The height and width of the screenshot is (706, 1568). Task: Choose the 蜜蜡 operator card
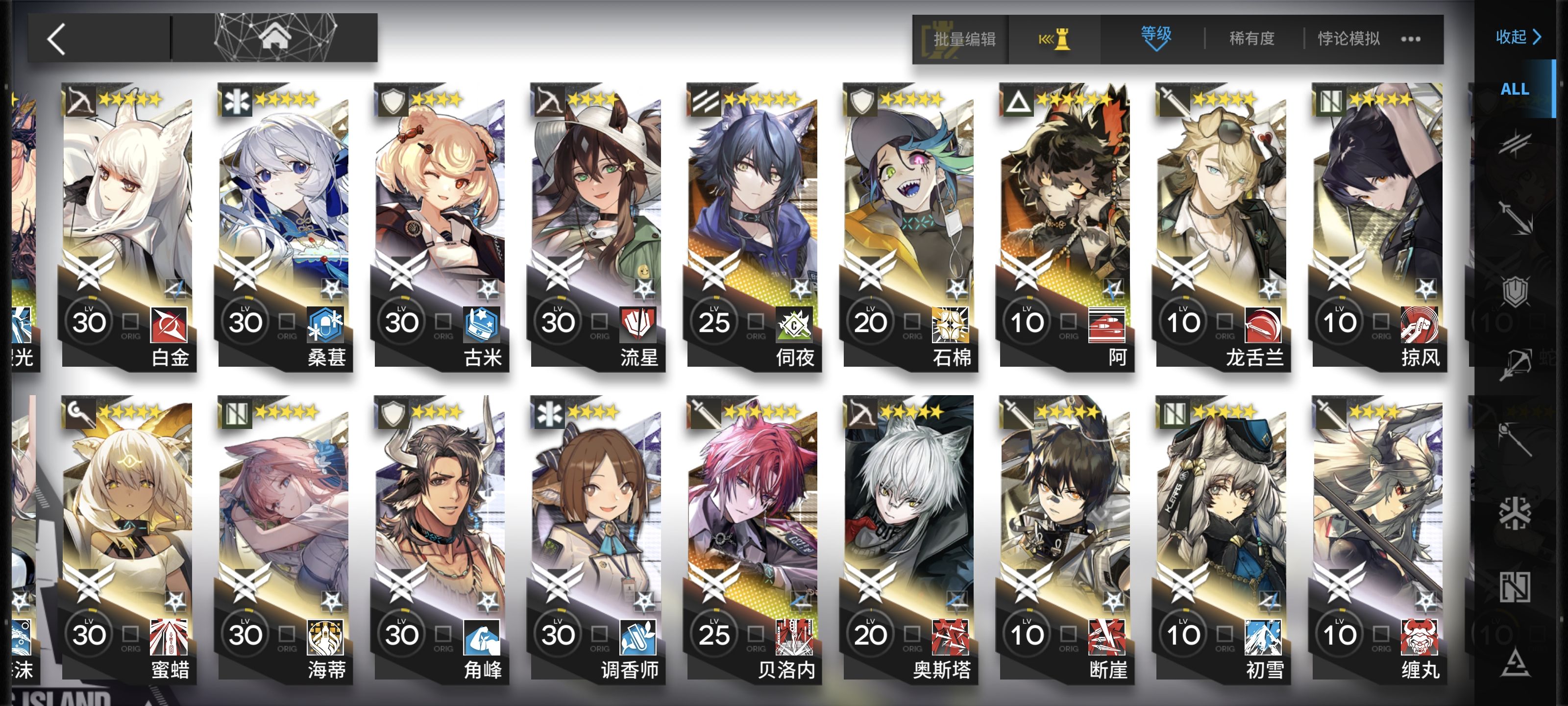tap(128, 539)
